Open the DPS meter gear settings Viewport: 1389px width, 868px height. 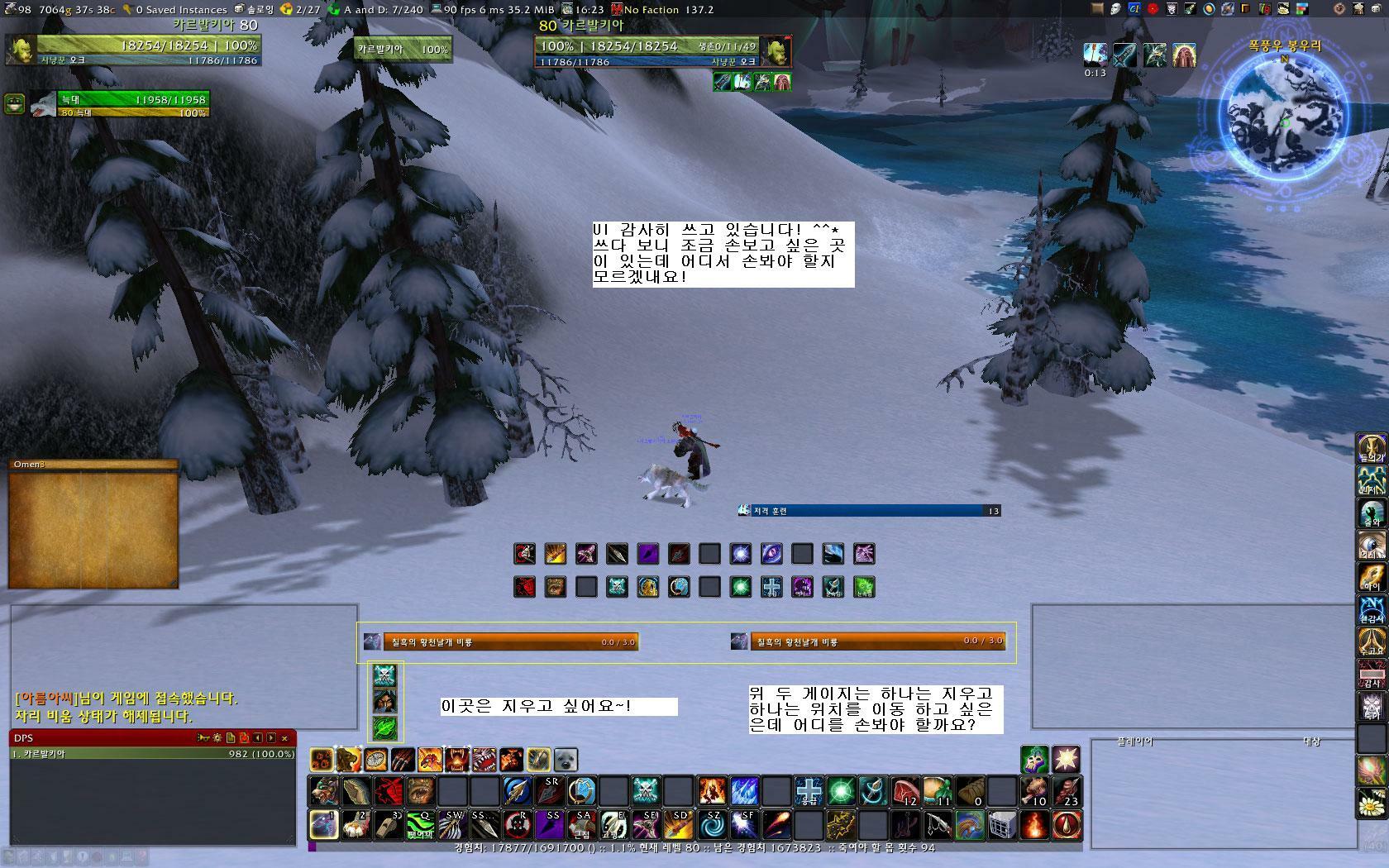[217, 737]
